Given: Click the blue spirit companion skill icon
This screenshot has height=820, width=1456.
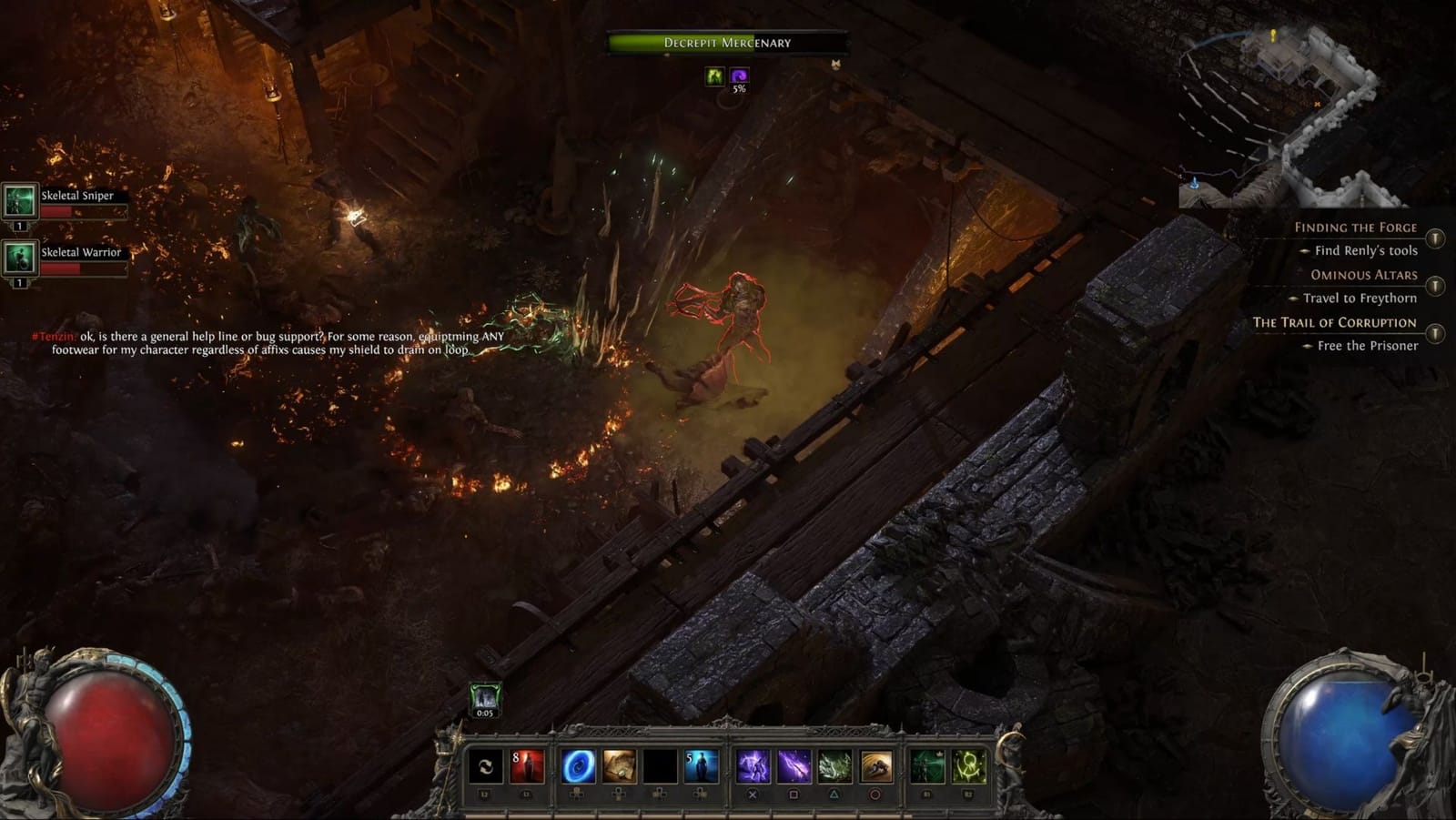Looking at the screenshot, I should (702, 766).
